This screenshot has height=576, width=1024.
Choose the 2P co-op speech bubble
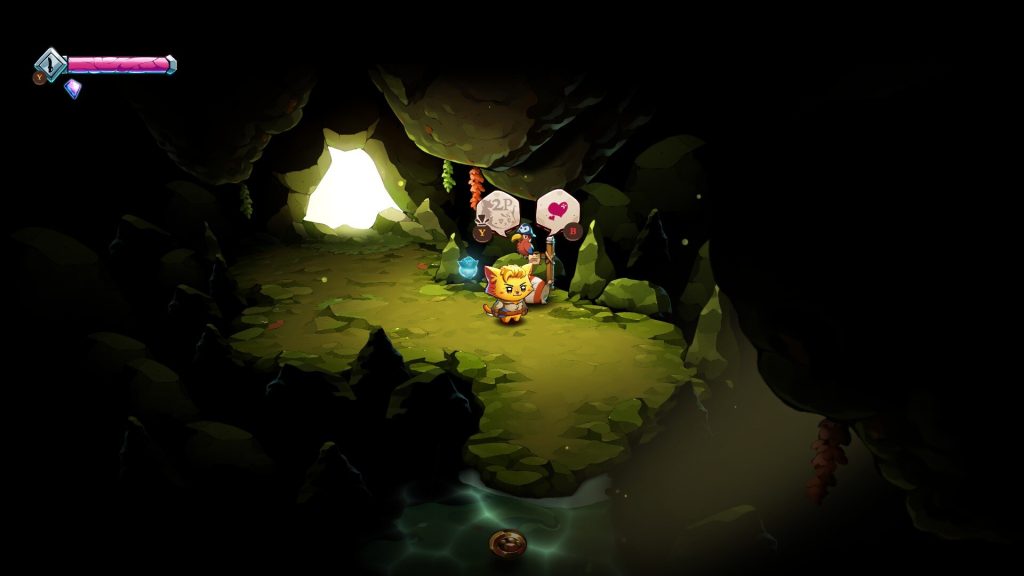pyautogui.click(x=497, y=212)
